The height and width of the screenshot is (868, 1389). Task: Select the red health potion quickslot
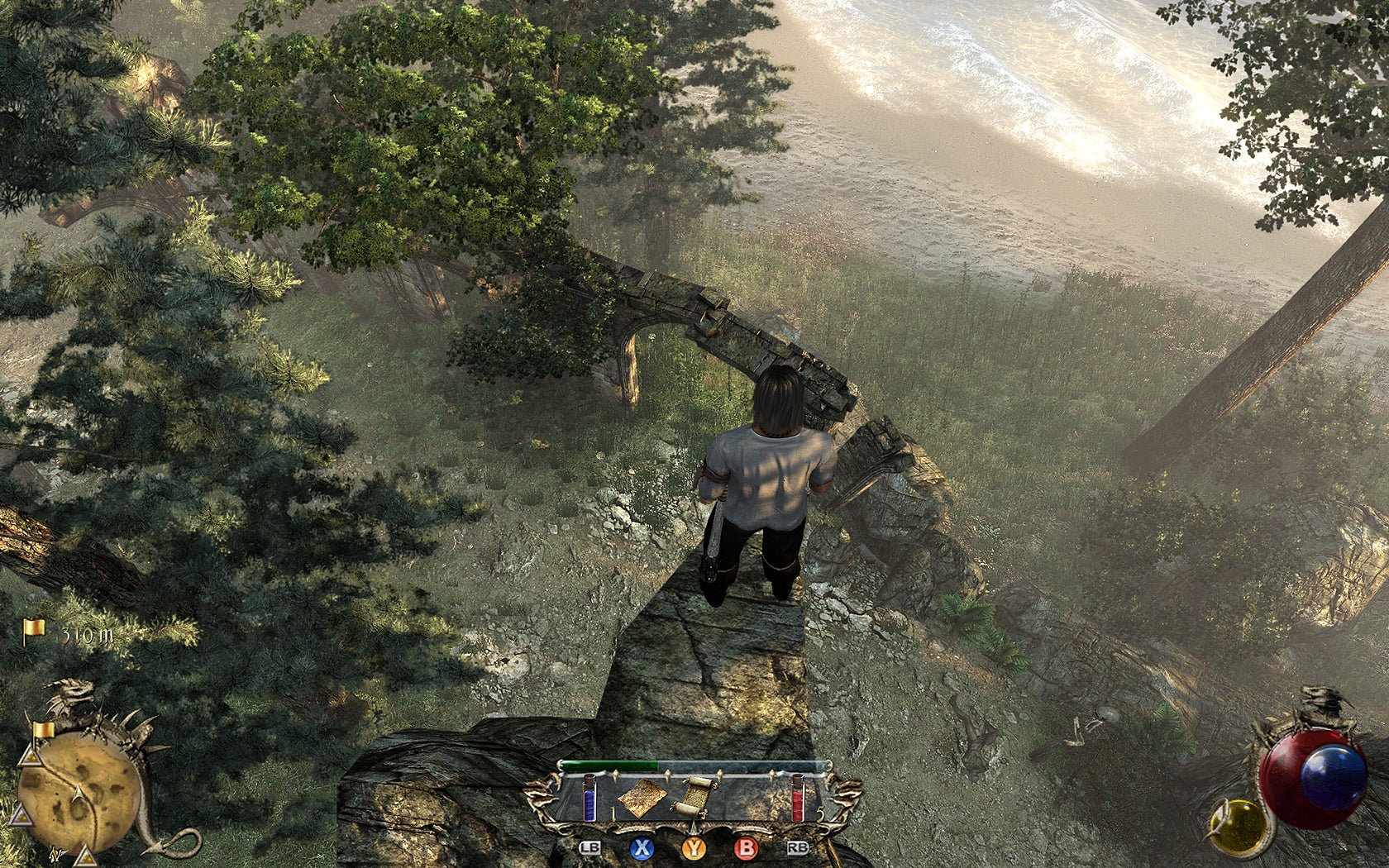[x=799, y=797]
